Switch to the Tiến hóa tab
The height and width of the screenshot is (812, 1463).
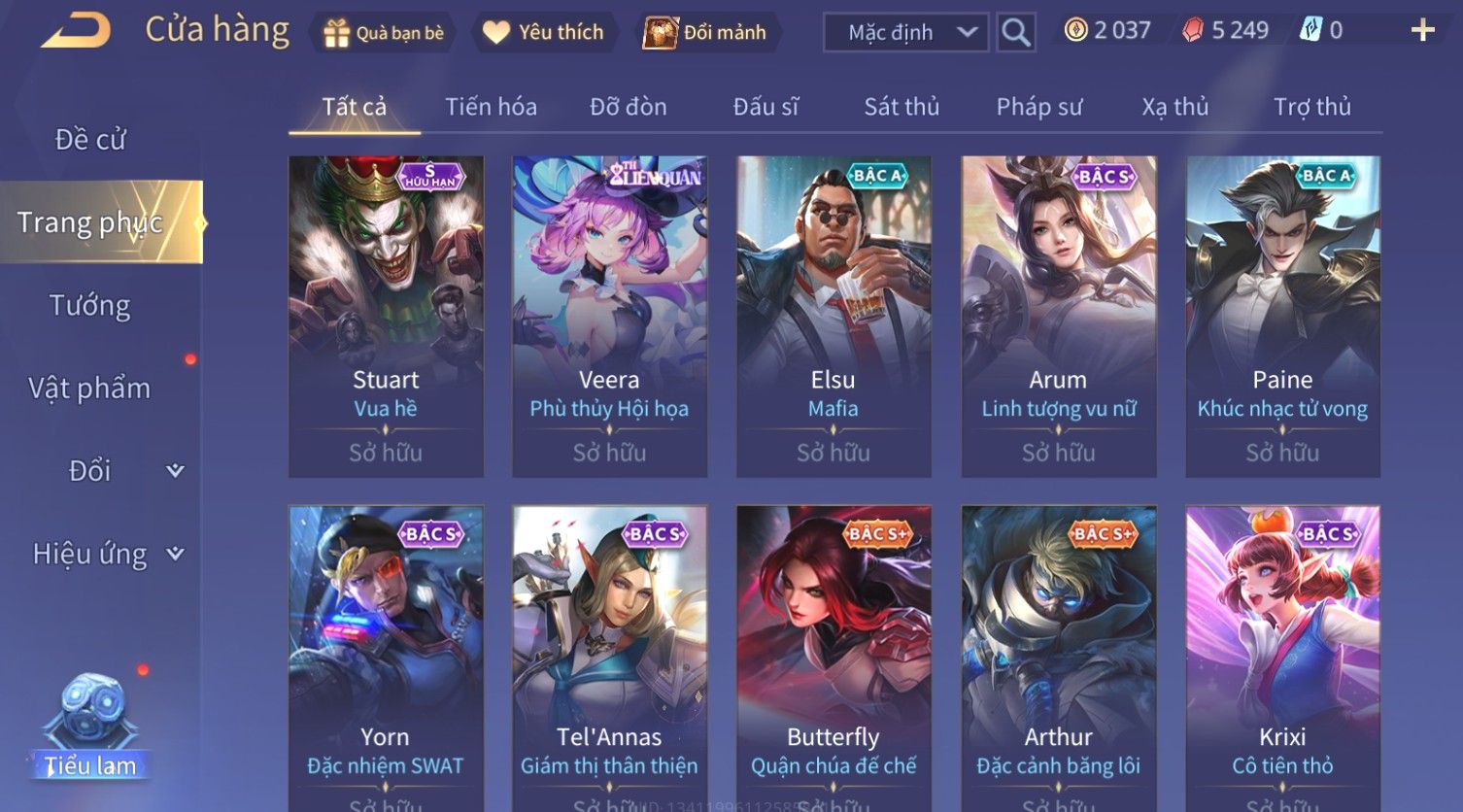[x=491, y=107]
